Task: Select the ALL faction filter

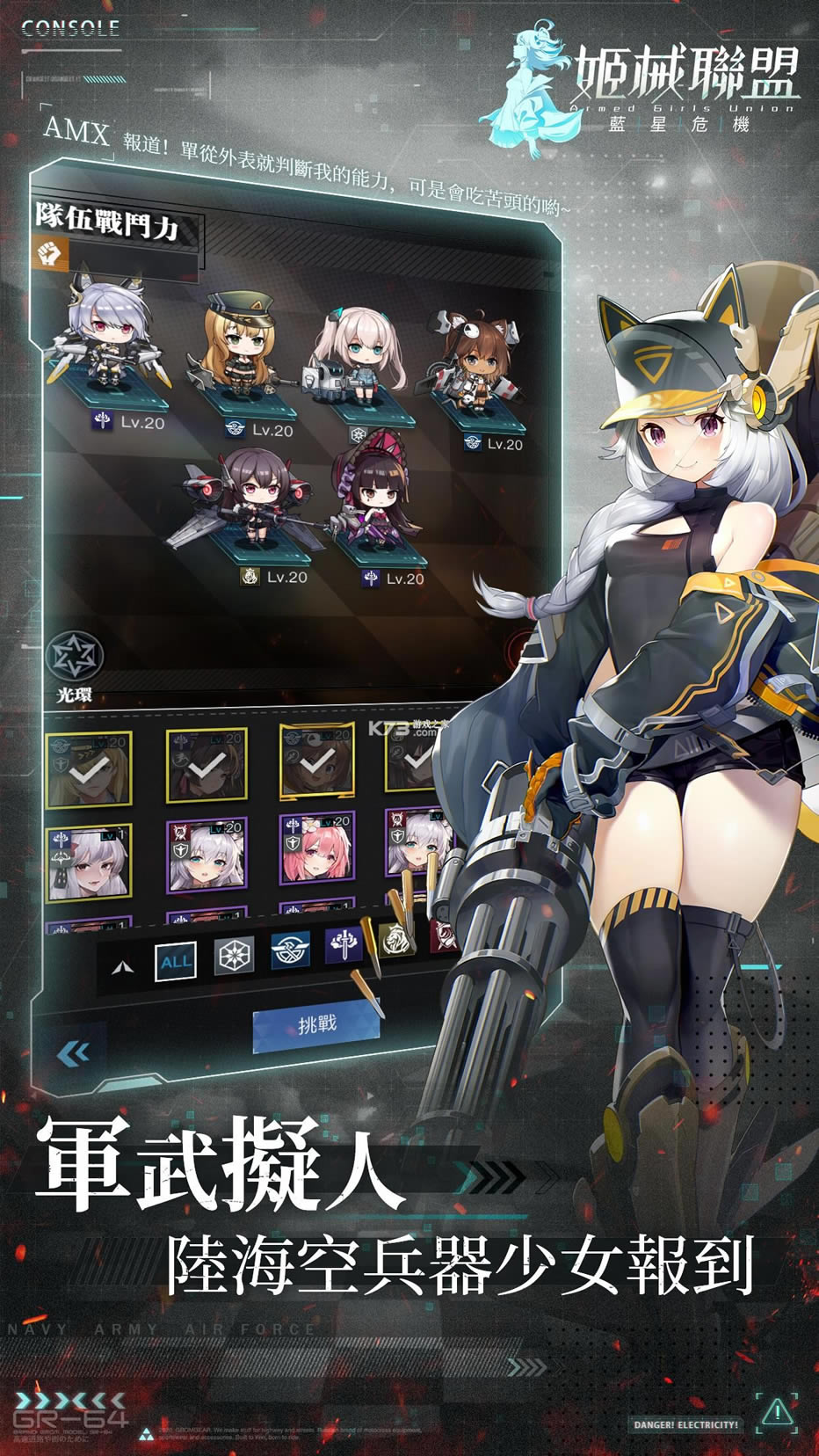Action: coord(175,960)
